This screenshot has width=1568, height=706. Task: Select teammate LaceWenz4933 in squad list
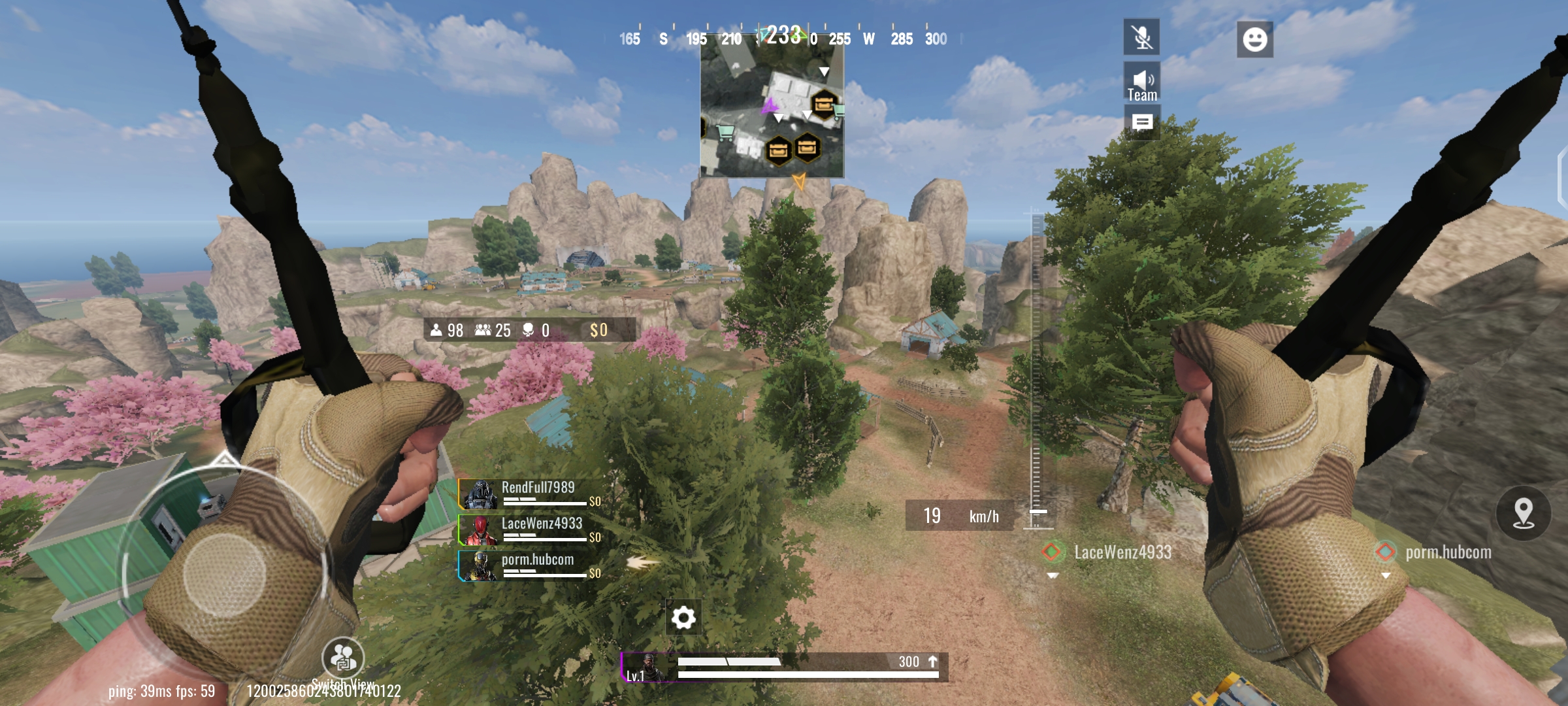(529, 529)
